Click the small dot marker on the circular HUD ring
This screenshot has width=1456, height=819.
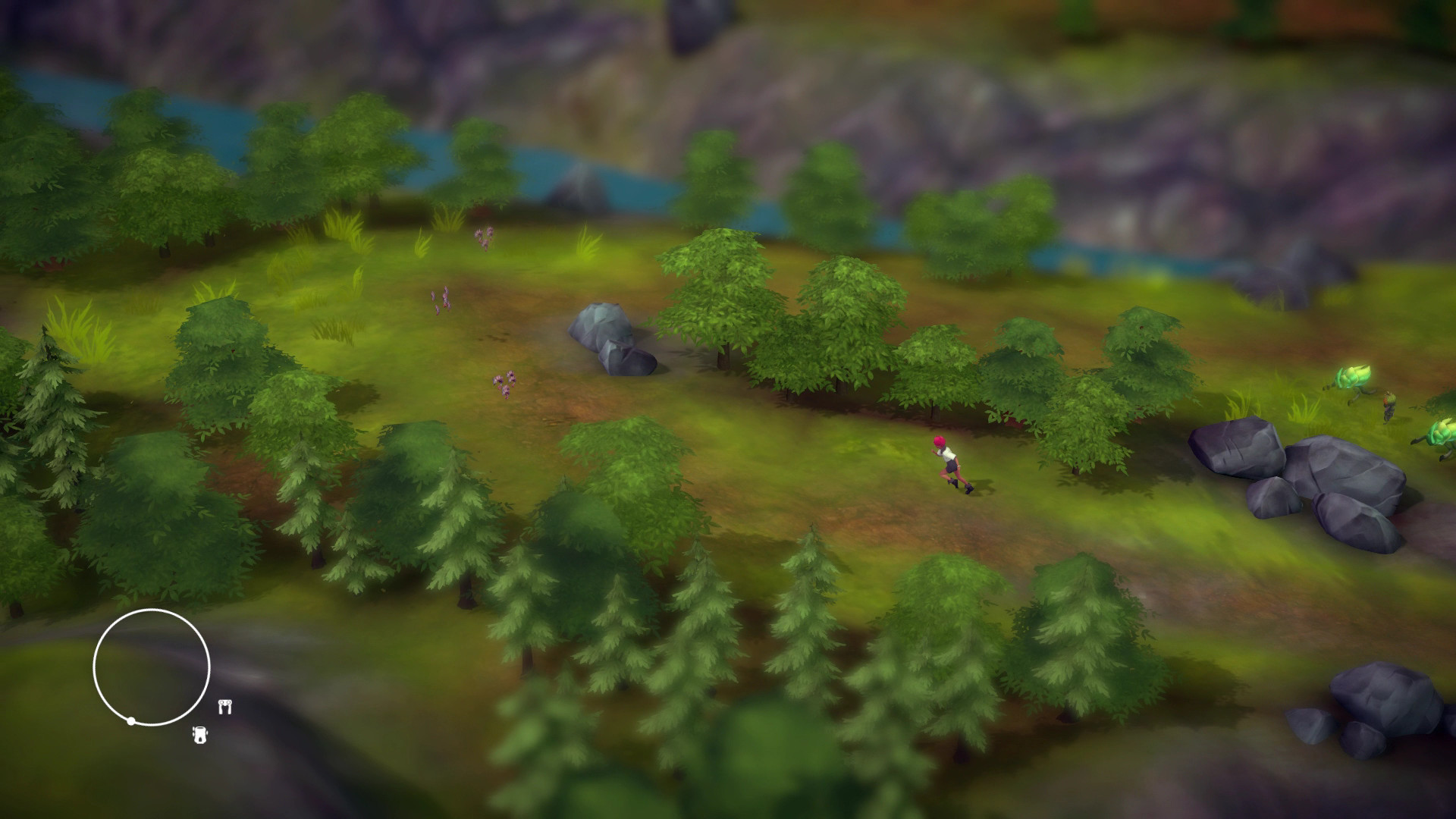point(131,720)
